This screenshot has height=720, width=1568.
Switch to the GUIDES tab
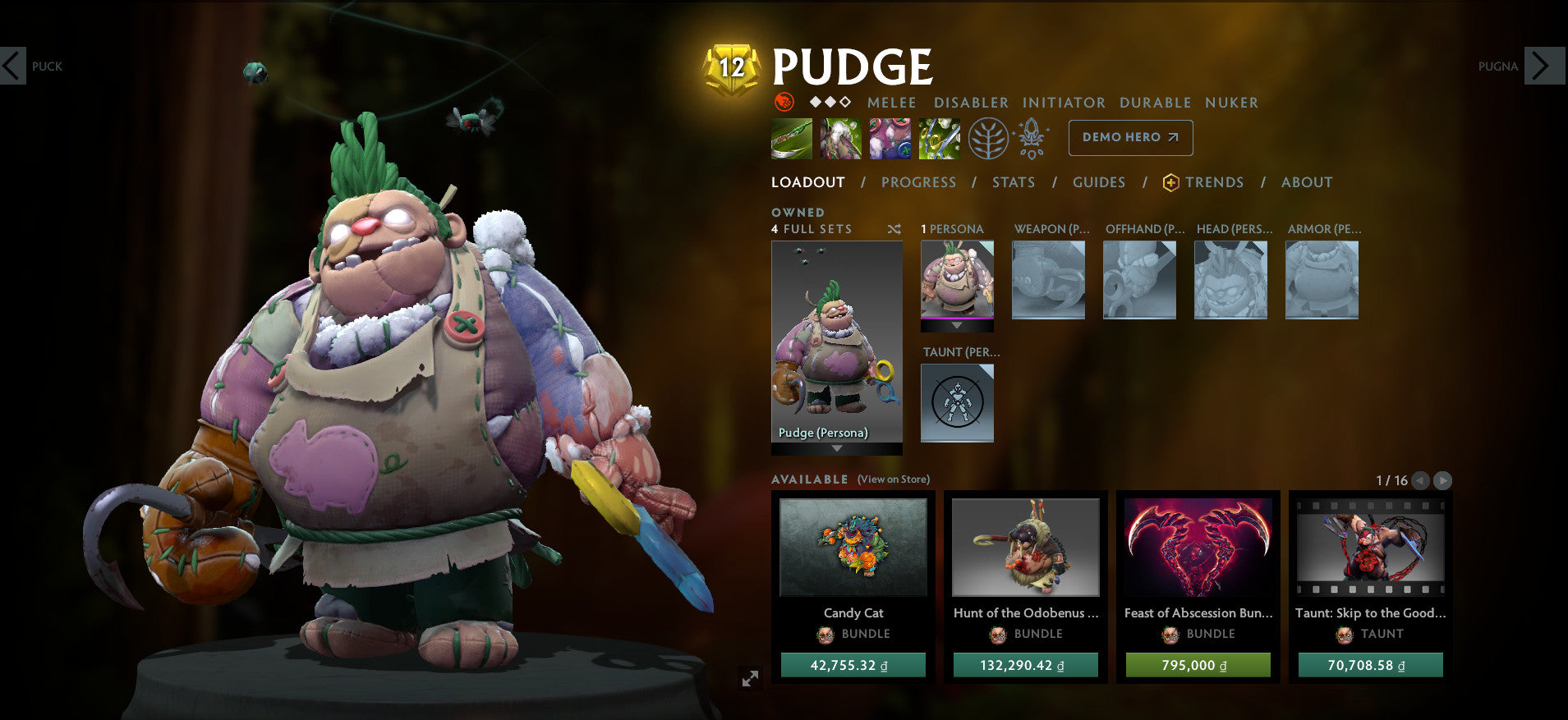coord(1099,182)
